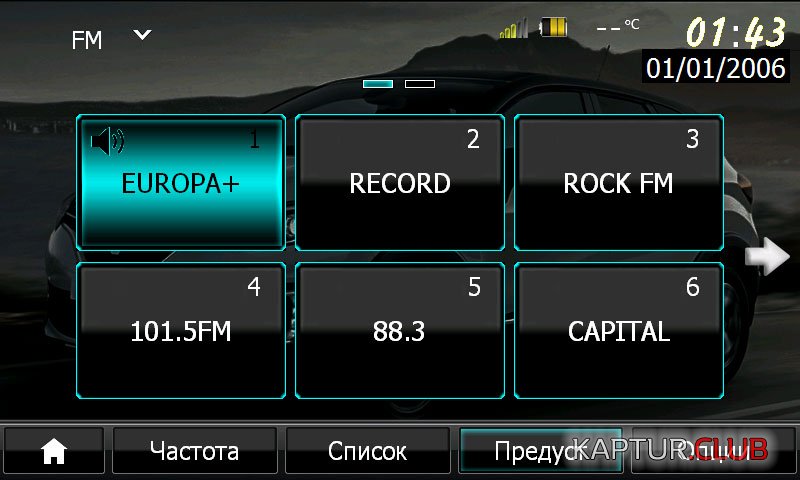Open the Частота frequency view

coord(195,452)
